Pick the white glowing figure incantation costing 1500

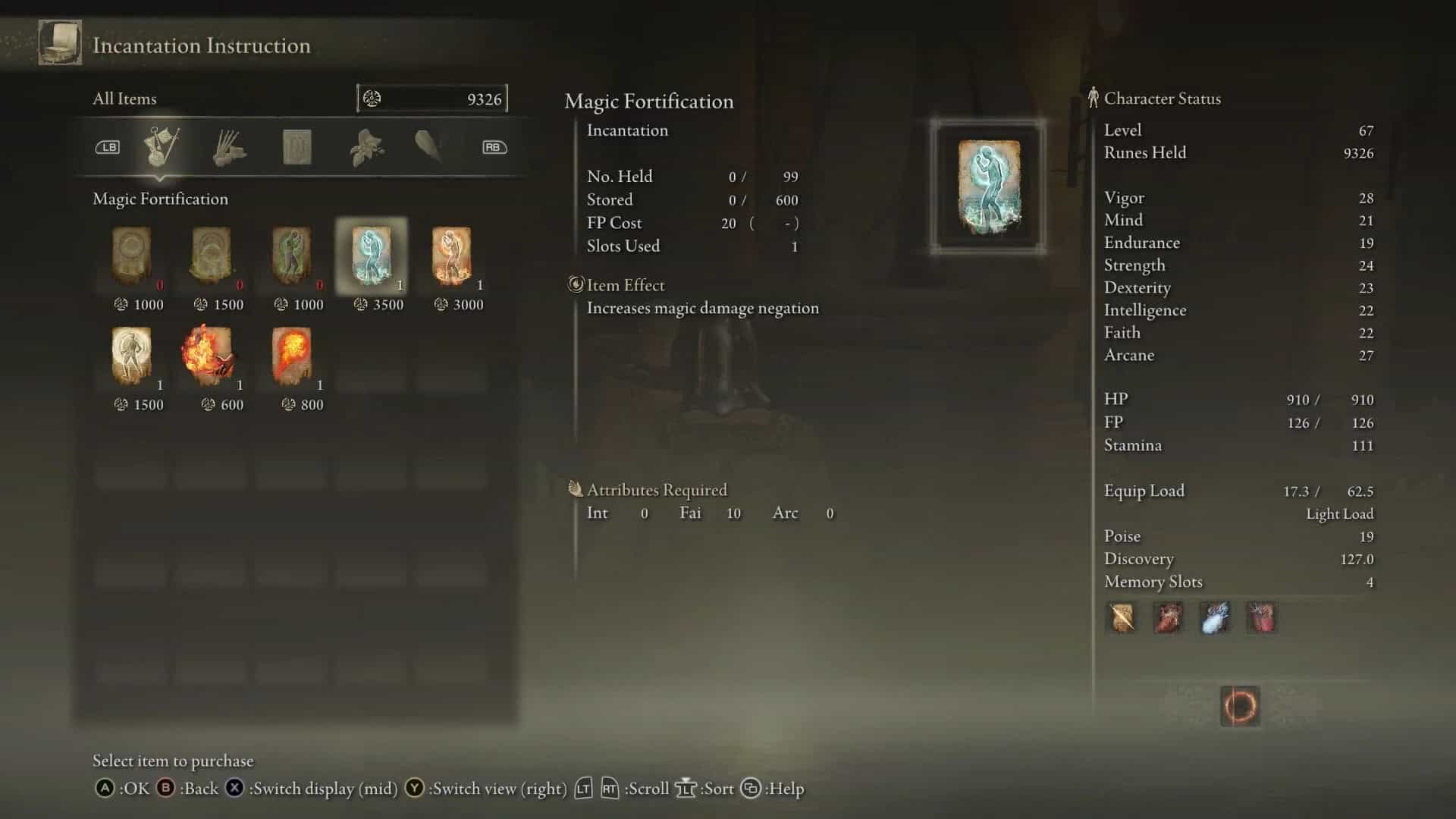[x=132, y=356]
